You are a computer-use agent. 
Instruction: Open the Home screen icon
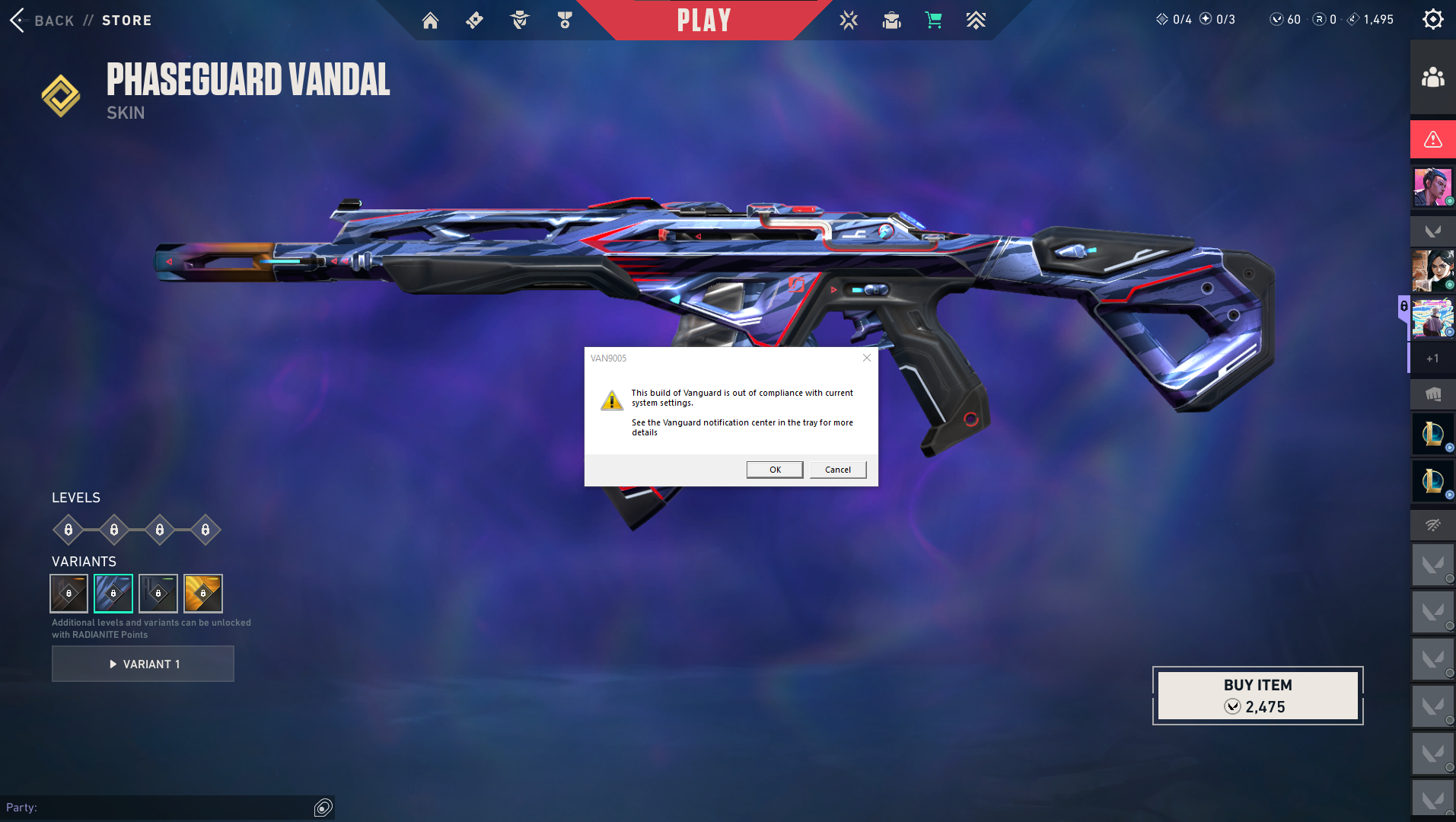pyautogui.click(x=430, y=21)
